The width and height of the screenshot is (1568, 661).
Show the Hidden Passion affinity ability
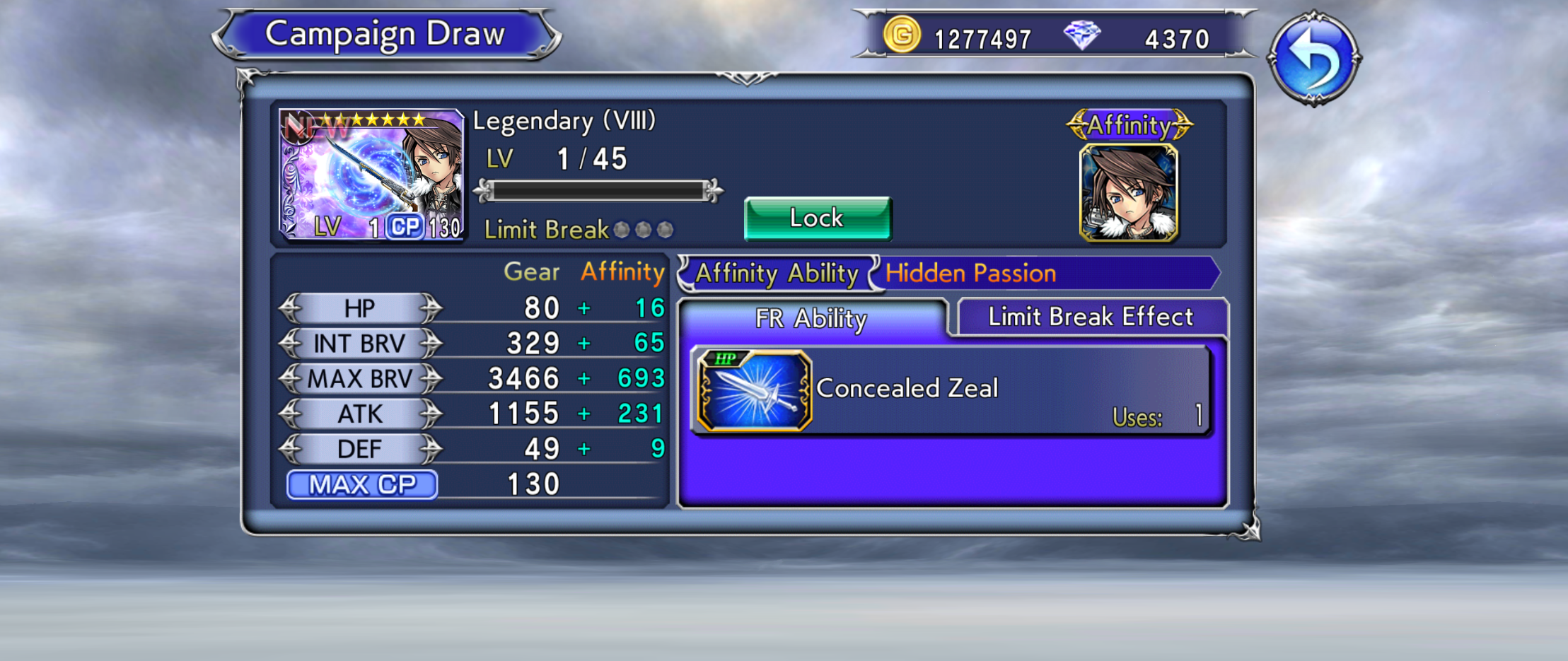click(x=970, y=274)
